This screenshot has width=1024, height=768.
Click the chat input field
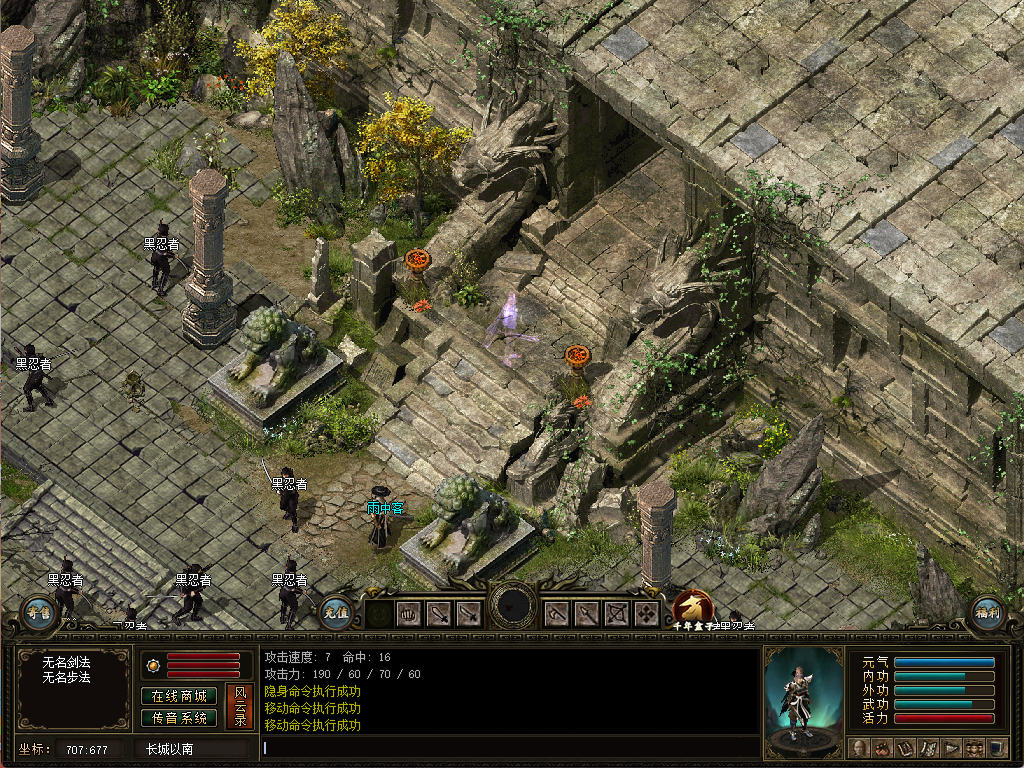tap(510, 747)
